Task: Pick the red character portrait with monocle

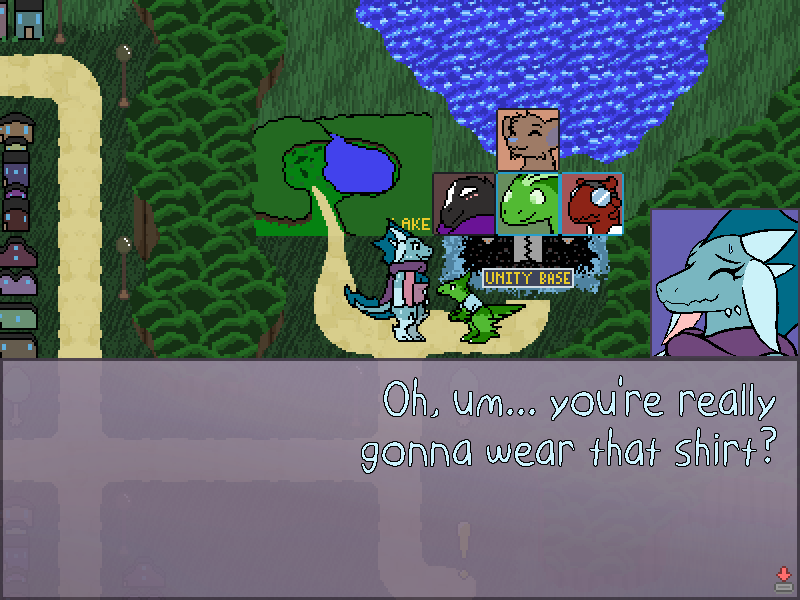Action: 592,204
